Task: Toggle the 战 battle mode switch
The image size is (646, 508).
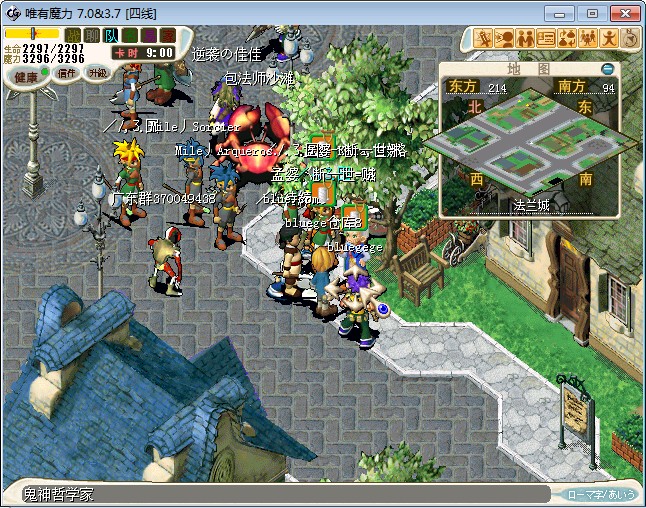Action: coord(73,36)
